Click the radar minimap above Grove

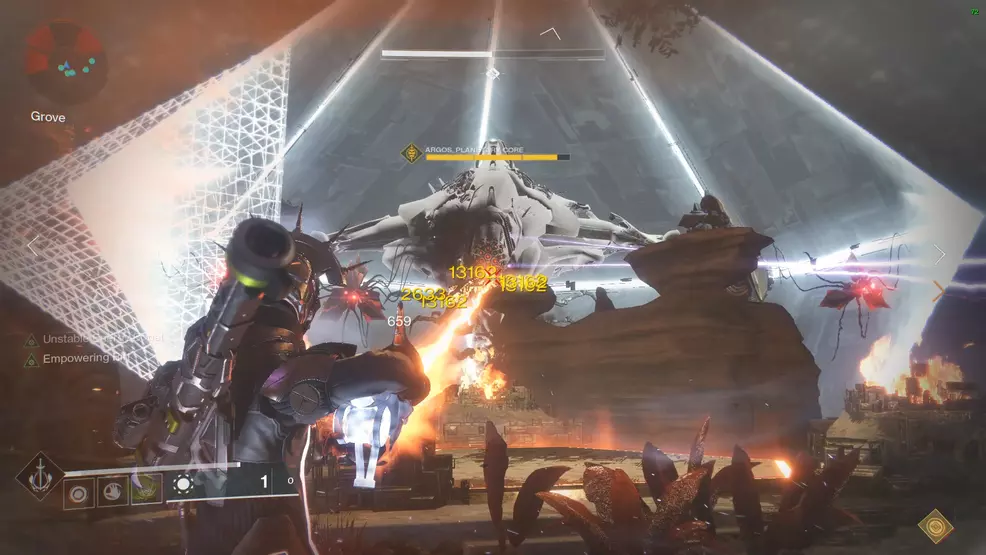point(65,63)
